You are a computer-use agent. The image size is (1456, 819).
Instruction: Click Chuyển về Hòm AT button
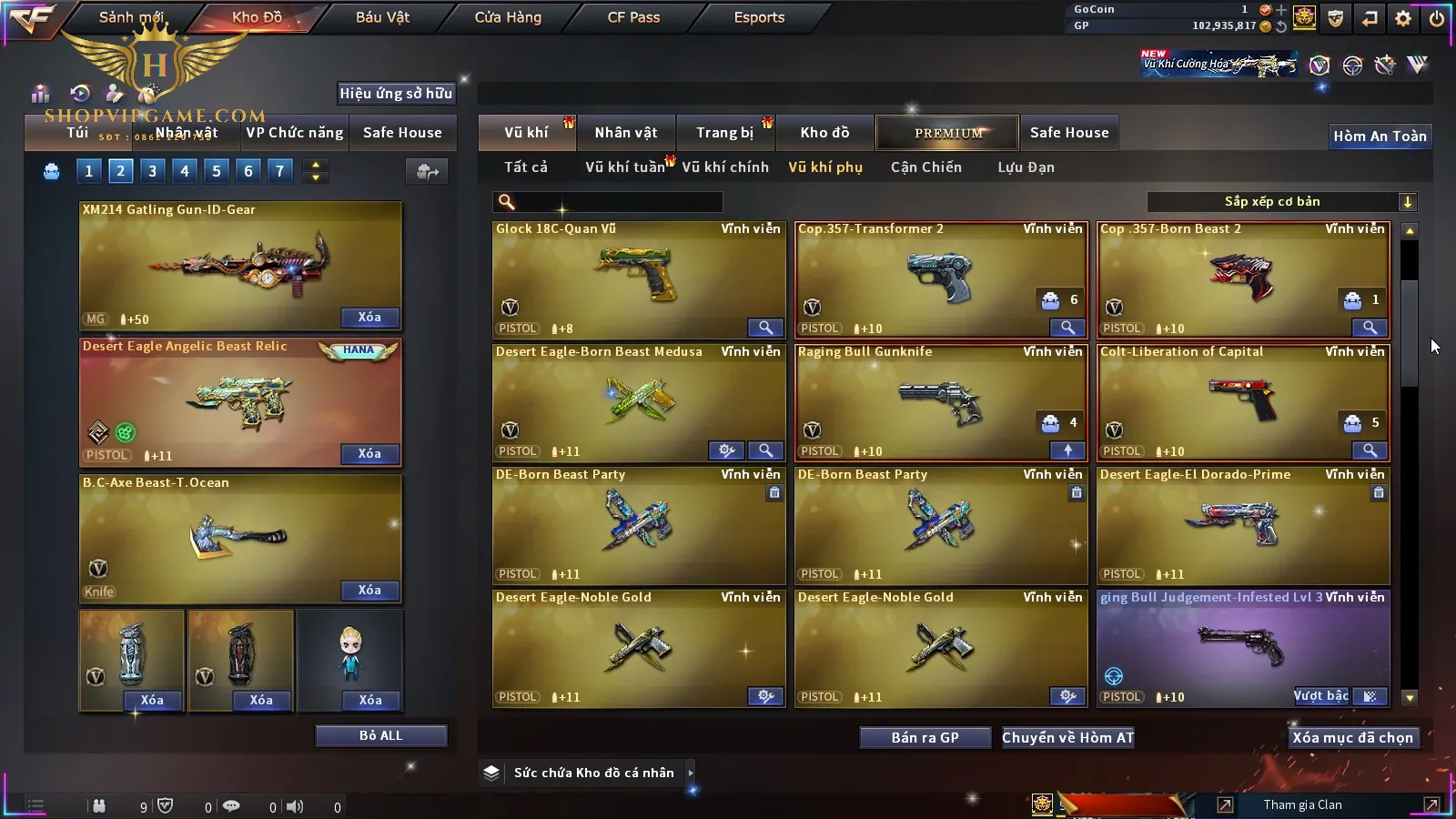point(1067,738)
